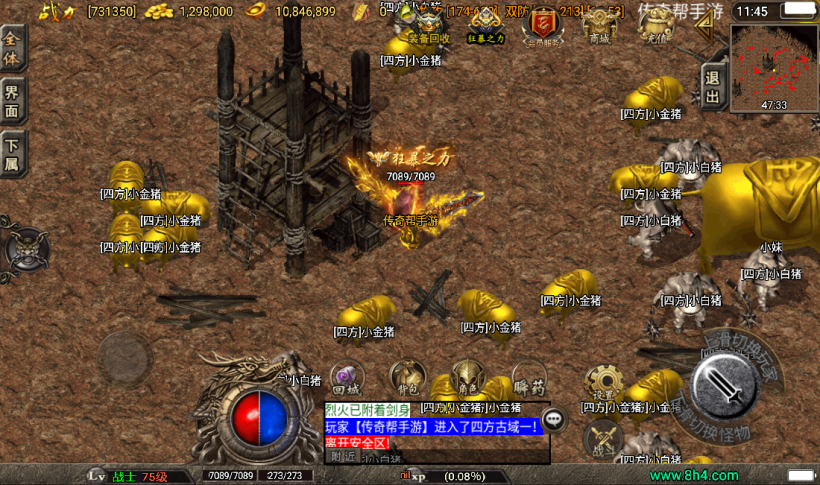820x485 pixels.
Task: Select the 下属 tab
Action: click(12, 155)
